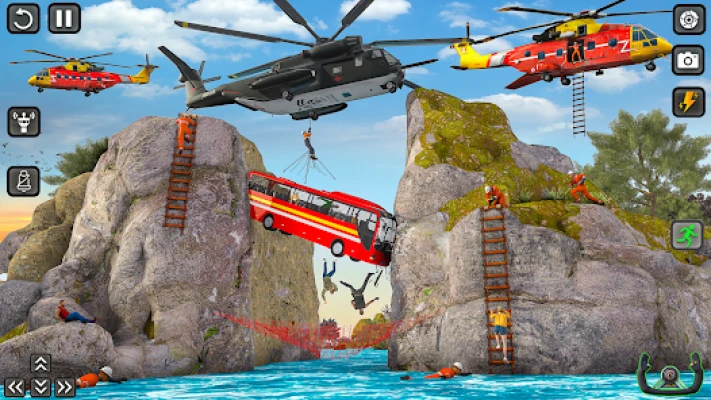711x400 pixels.
Task: Ring the bell icon button
Action: 23,181
